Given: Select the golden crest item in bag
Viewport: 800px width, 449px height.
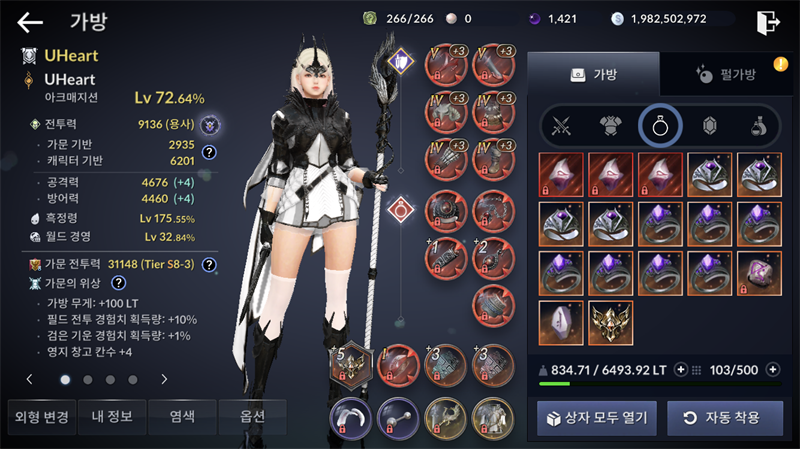Looking at the screenshot, I should click(x=613, y=322).
